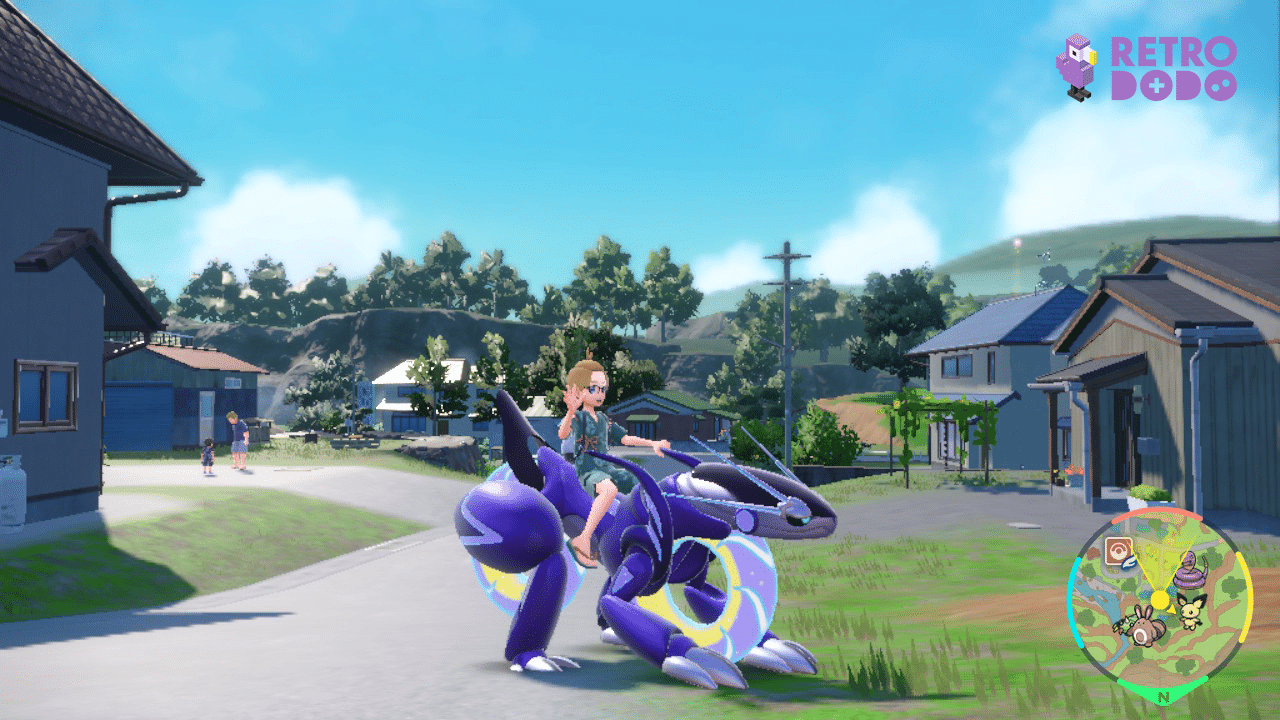Select the yellow player marker on the minimap

tap(1160, 599)
